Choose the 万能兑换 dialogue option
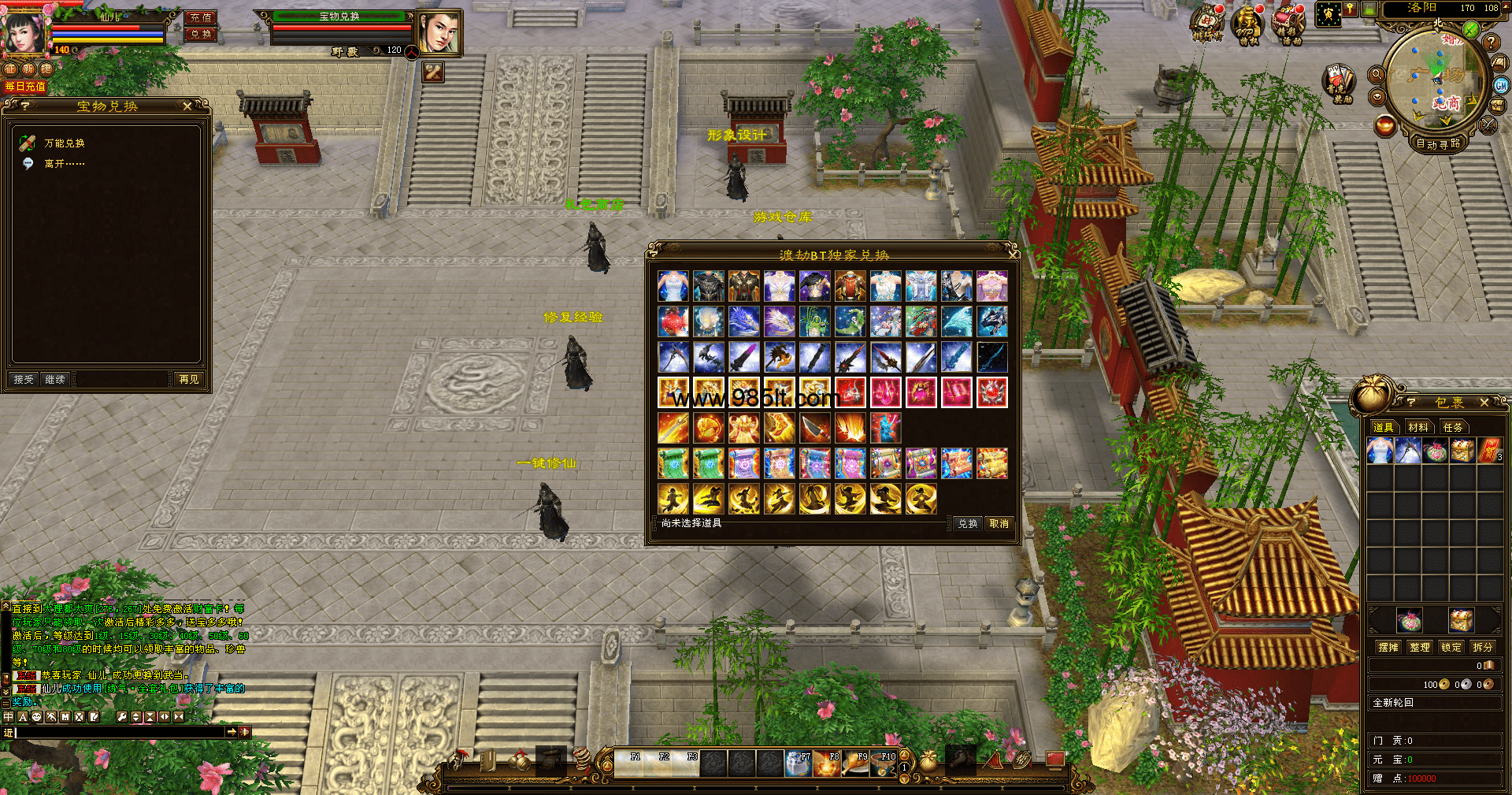 (x=64, y=143)
